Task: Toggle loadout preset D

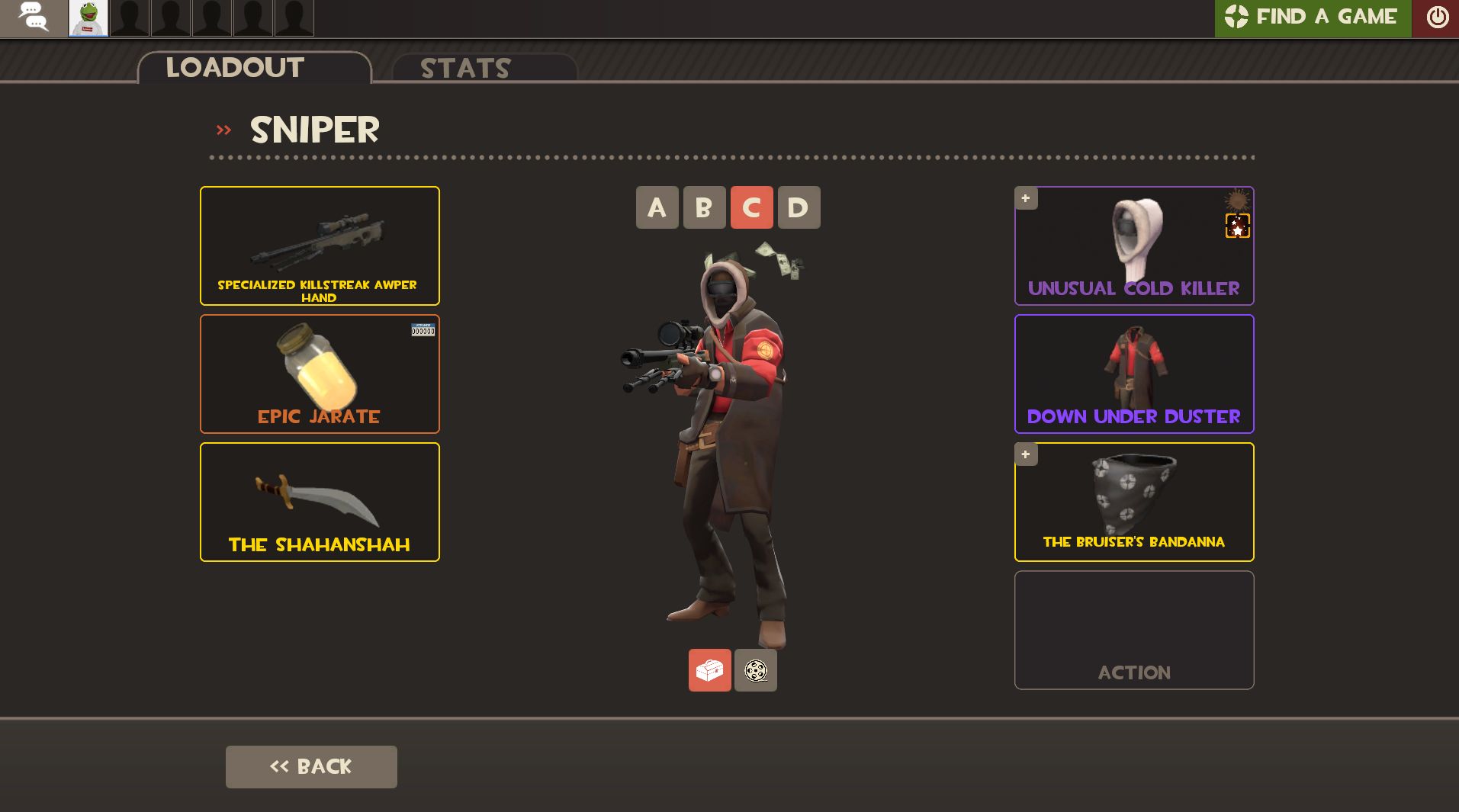Action: 799,207
